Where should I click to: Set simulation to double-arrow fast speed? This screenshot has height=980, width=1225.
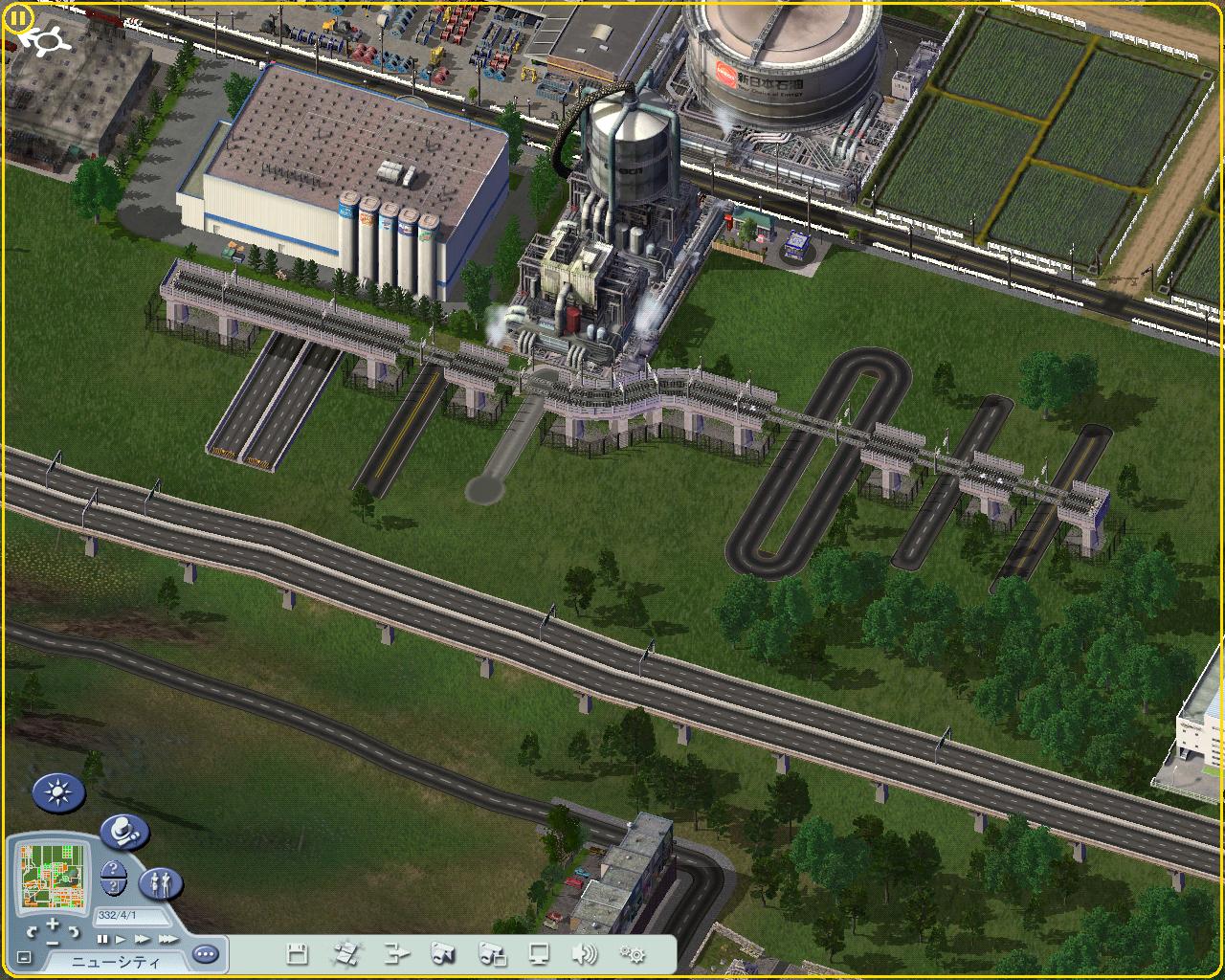143,940
